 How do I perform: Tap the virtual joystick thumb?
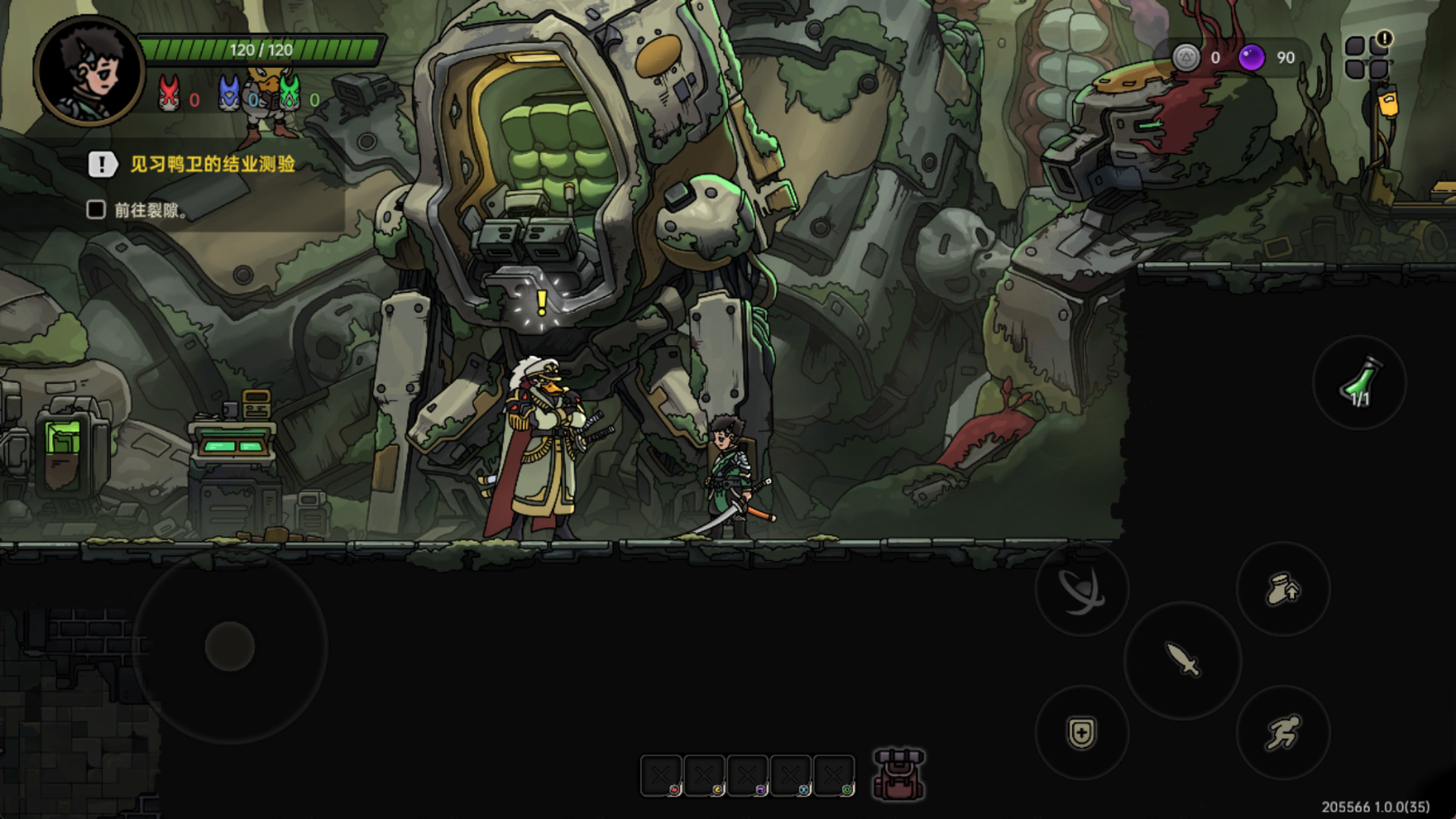(x=230, y=646)
